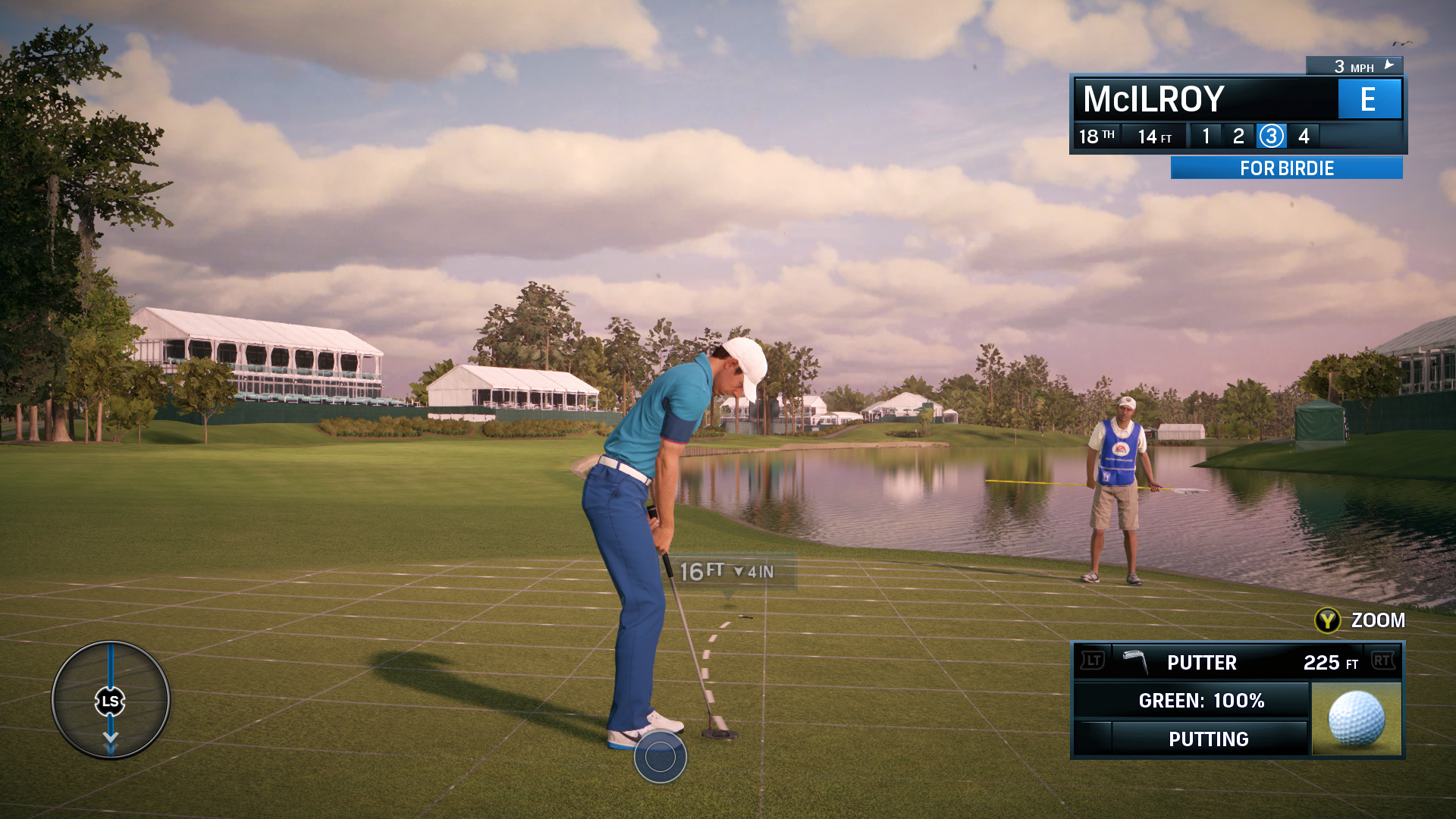The width and height of the screenshot is (1456, 819).
Task: Click the wind direction arrow beside 3 MPH
Action: pyautogui.click(x=1388, y=65)
